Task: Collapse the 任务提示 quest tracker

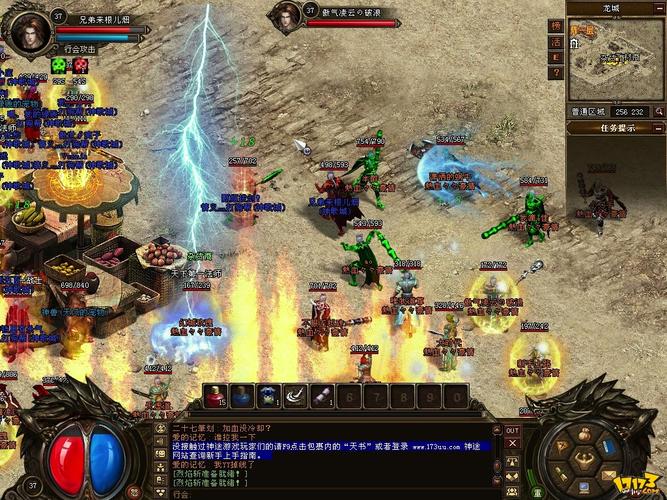Action: 657,128
